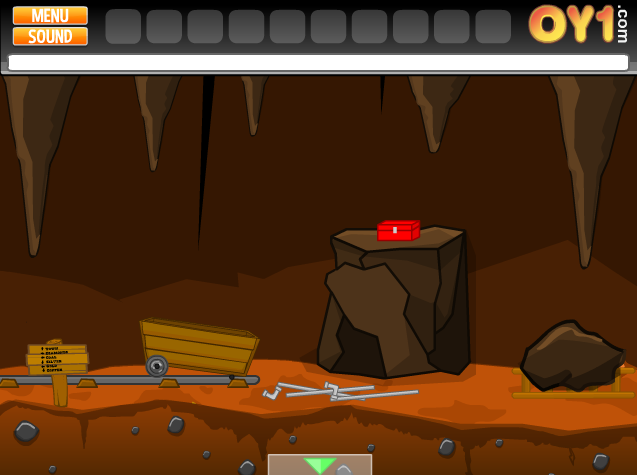Open the orange MENU button
The height and width of the screenshot is (475, 637).
point(50,15)
